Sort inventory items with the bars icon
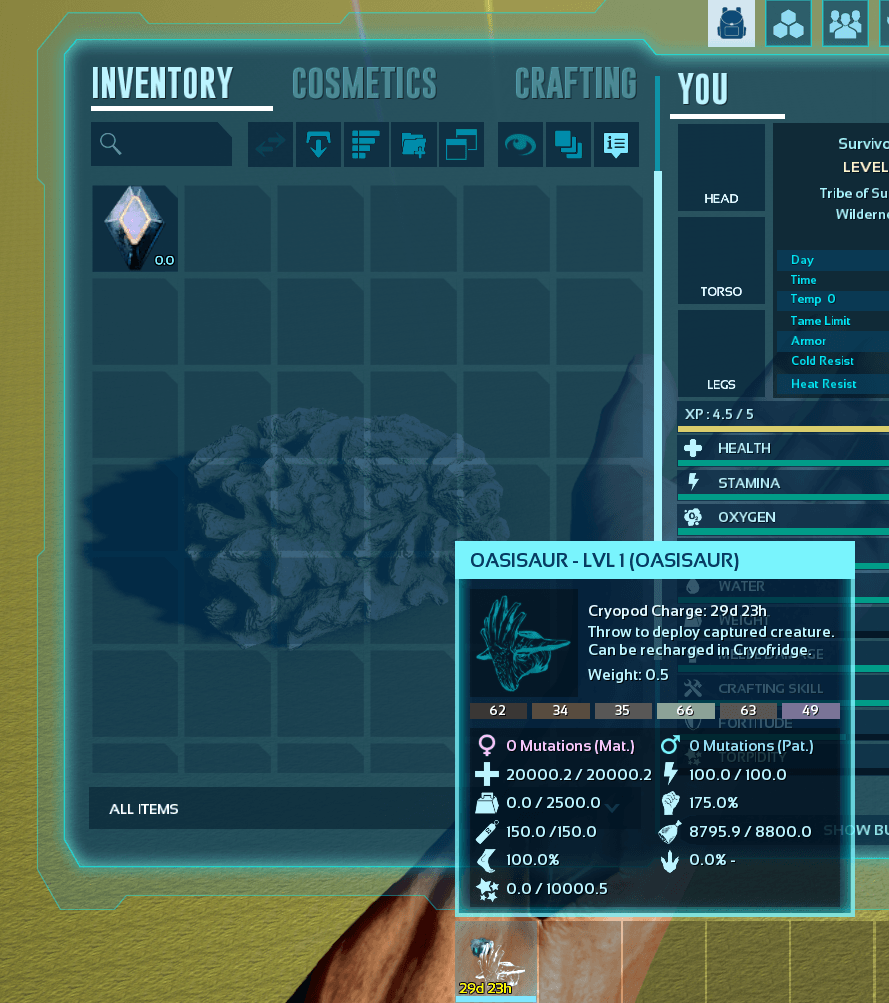 (366, 145)
